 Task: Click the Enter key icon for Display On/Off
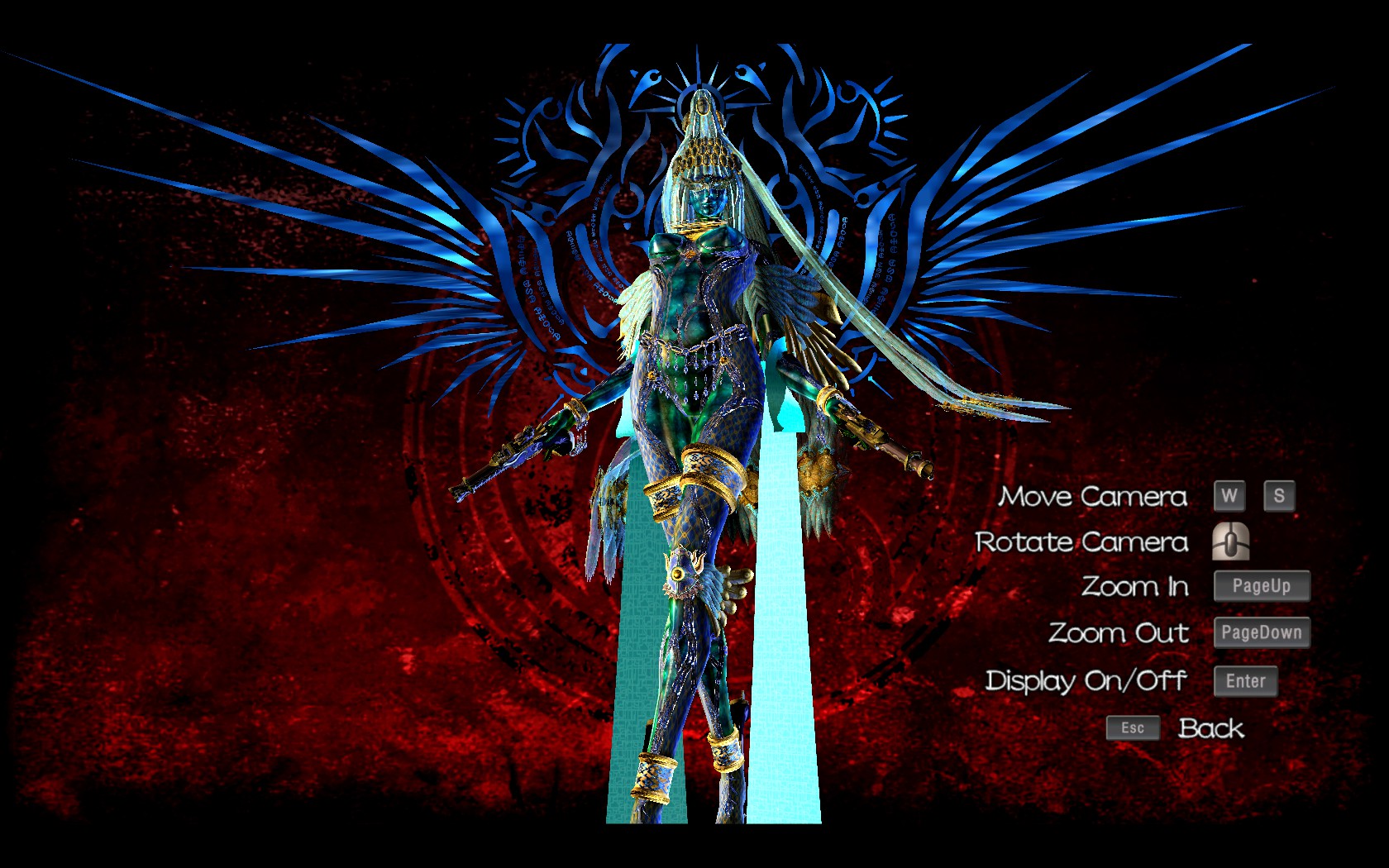click(x=1244, y=680)
